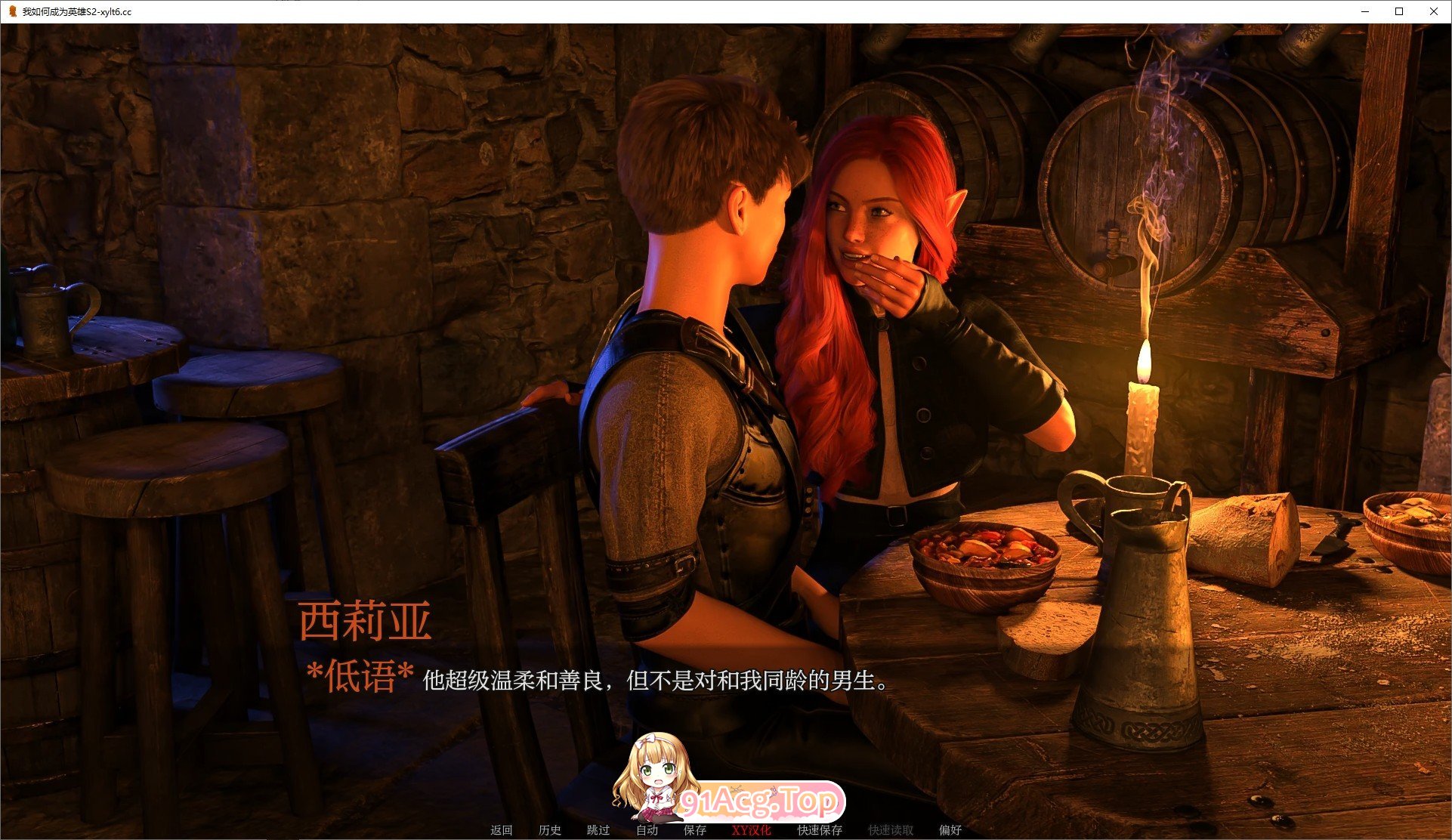Minimize the game window

click(x=1364, y=11)
